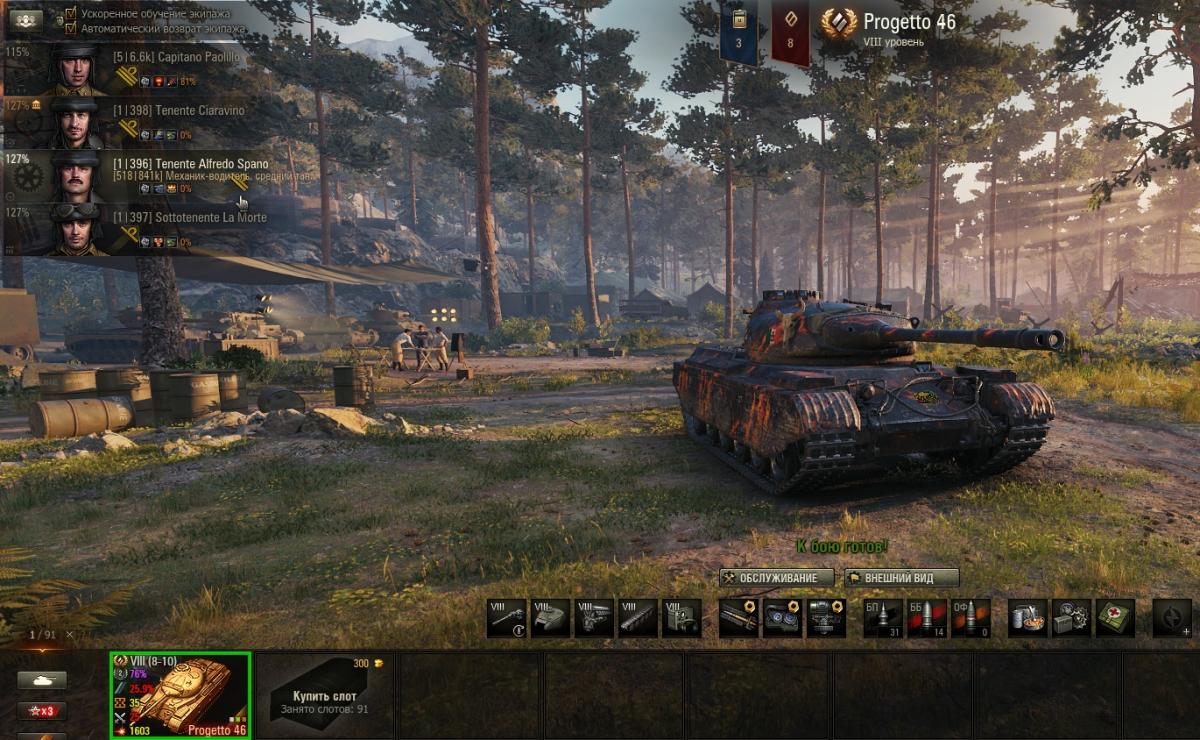Open the turret module slot
The width and height of the screenshot is (1200, 740).
coord(550,618)
